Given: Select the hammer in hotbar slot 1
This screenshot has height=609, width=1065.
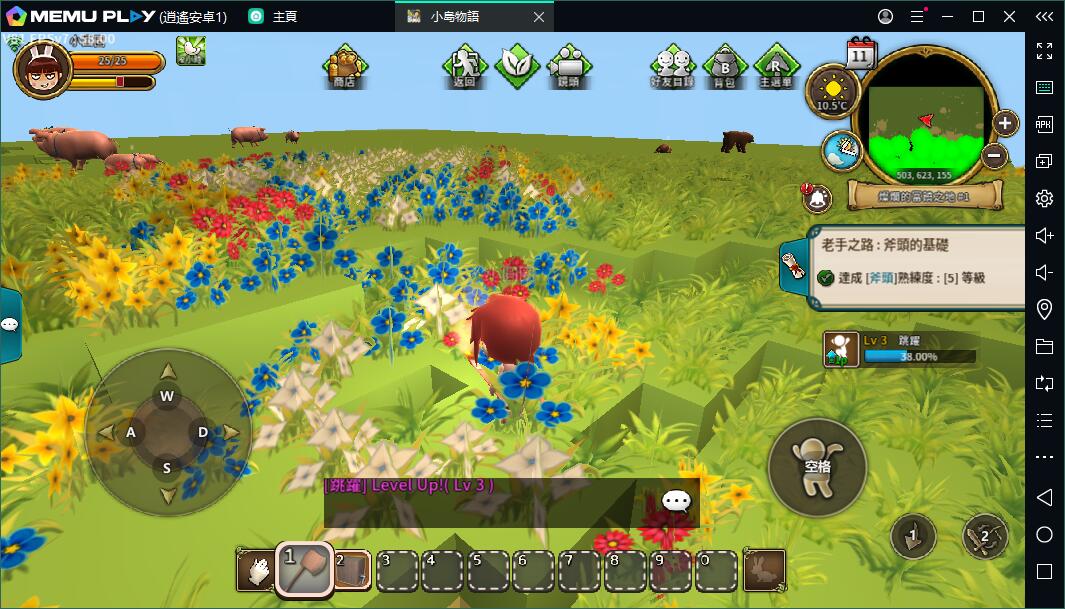Looking at the screenshot, I should (x=304, y=570).
